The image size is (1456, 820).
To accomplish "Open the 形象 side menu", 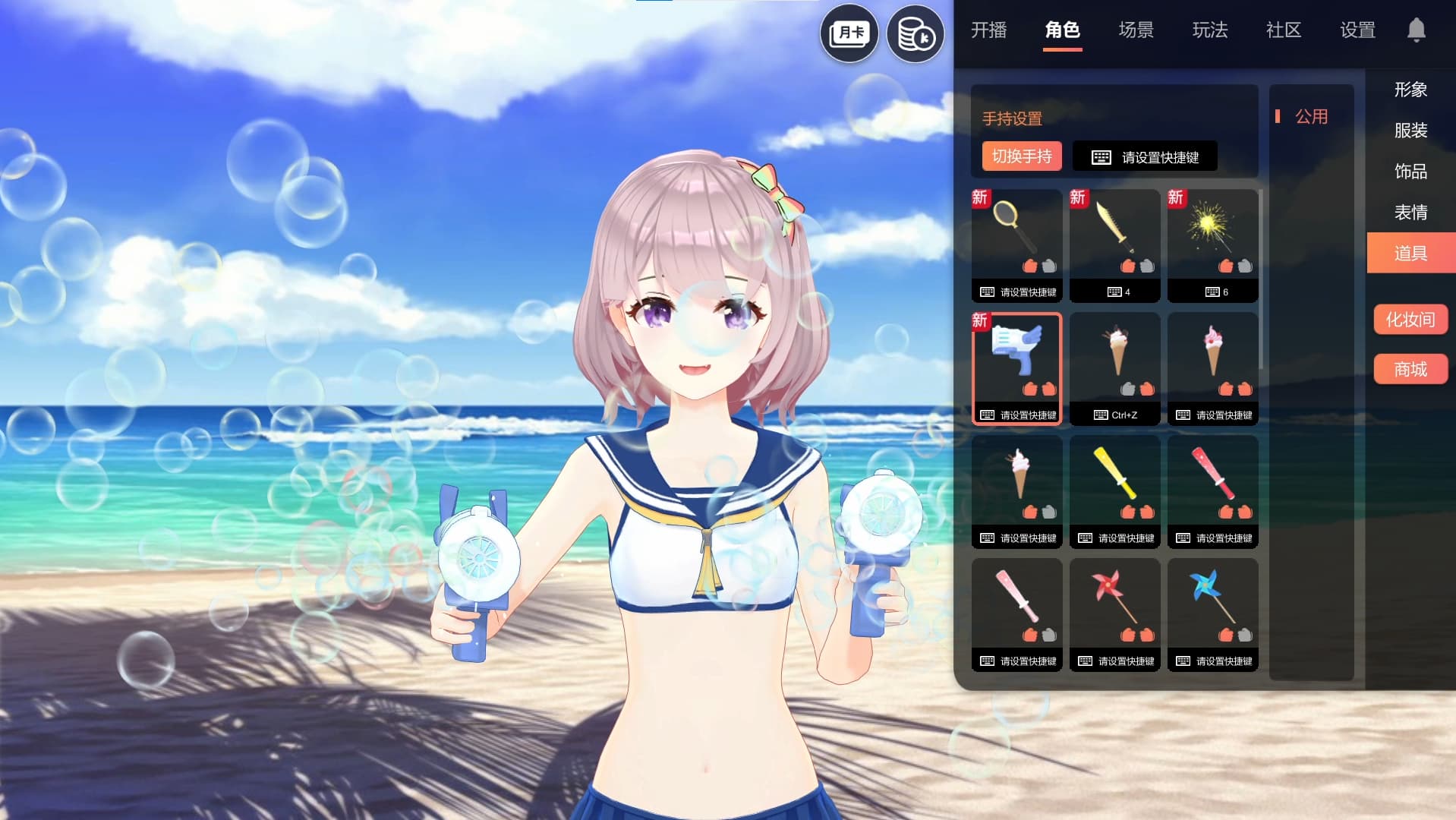I will point(1410,90).
